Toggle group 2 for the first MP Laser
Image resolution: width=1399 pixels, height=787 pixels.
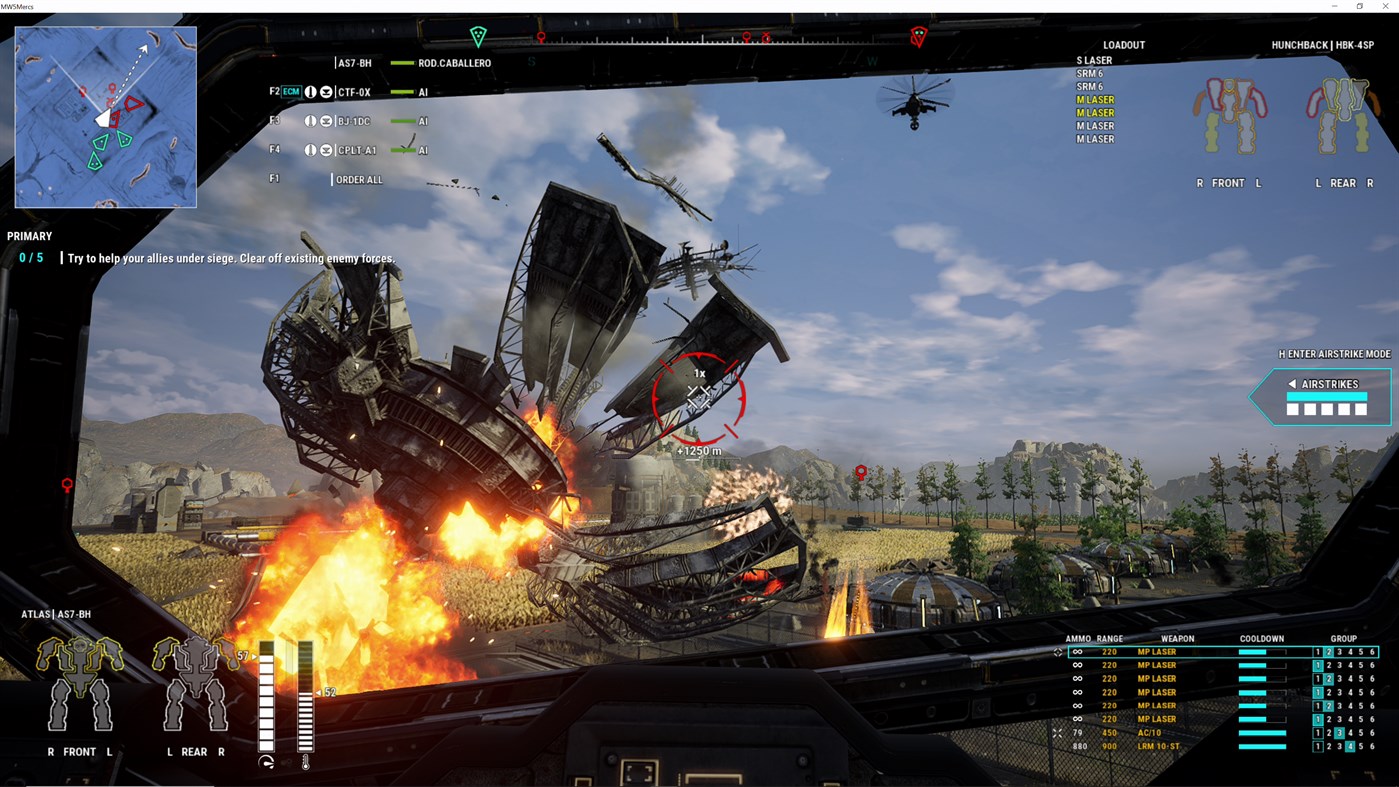click(1328, 651)
